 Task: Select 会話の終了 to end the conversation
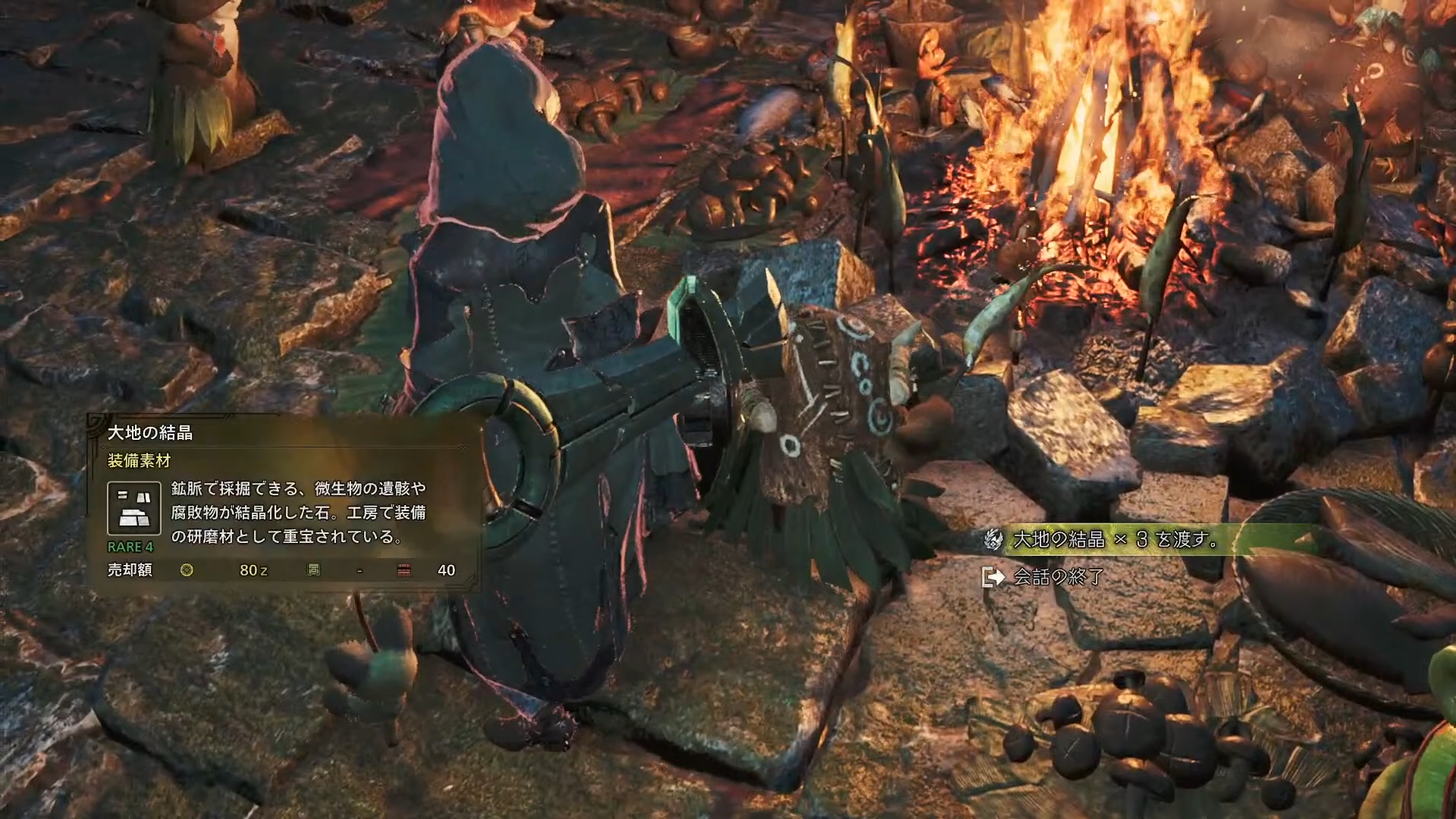click(x=1058, y=577)
